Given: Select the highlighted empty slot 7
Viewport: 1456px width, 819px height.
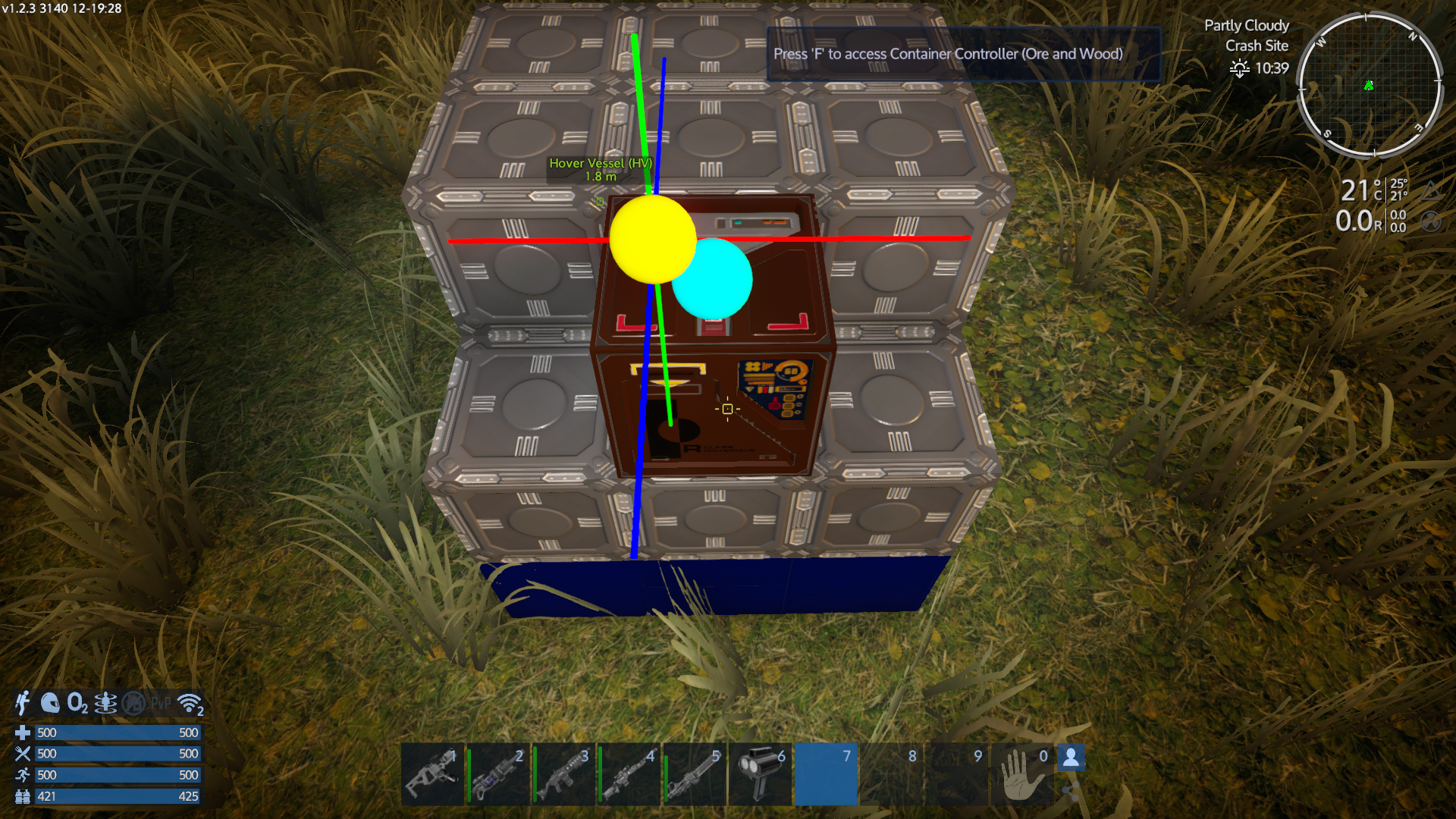Looking at the screenshot, I should pyautogui.click(x=826, y=774).
